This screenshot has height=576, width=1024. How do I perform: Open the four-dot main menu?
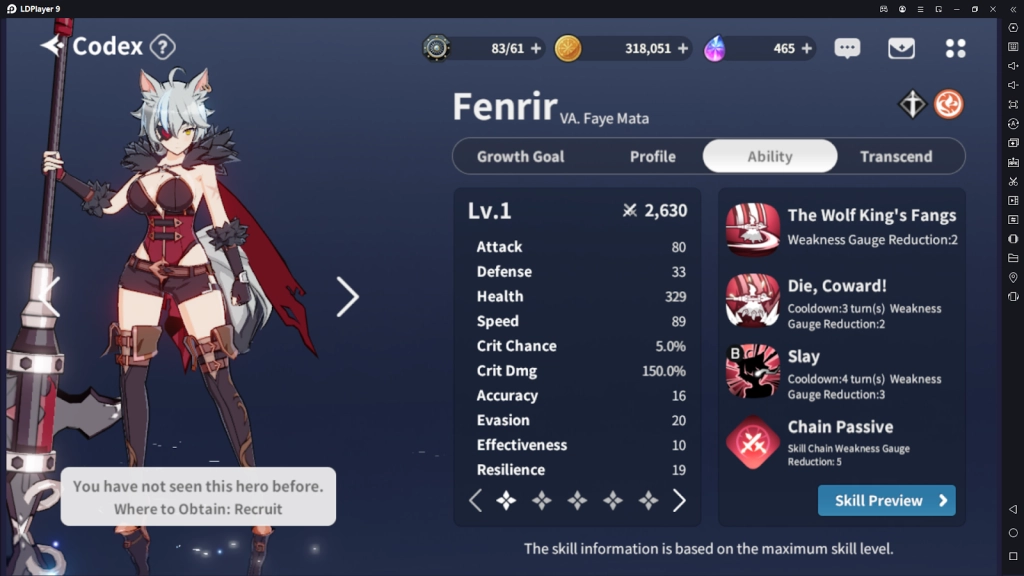955,48
